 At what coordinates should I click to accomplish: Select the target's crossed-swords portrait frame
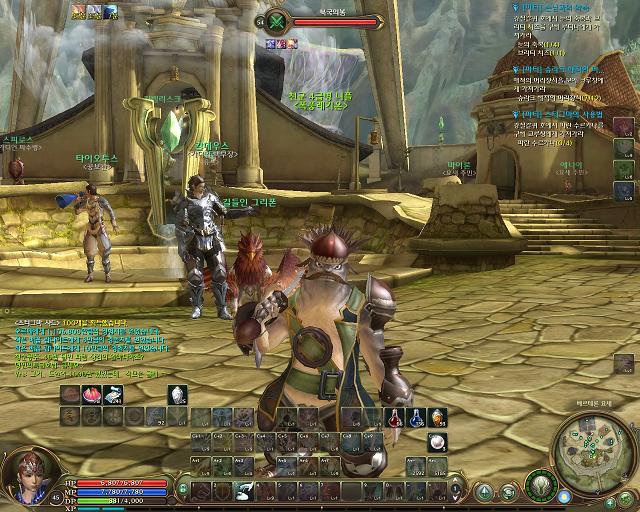tap(279, 21)
